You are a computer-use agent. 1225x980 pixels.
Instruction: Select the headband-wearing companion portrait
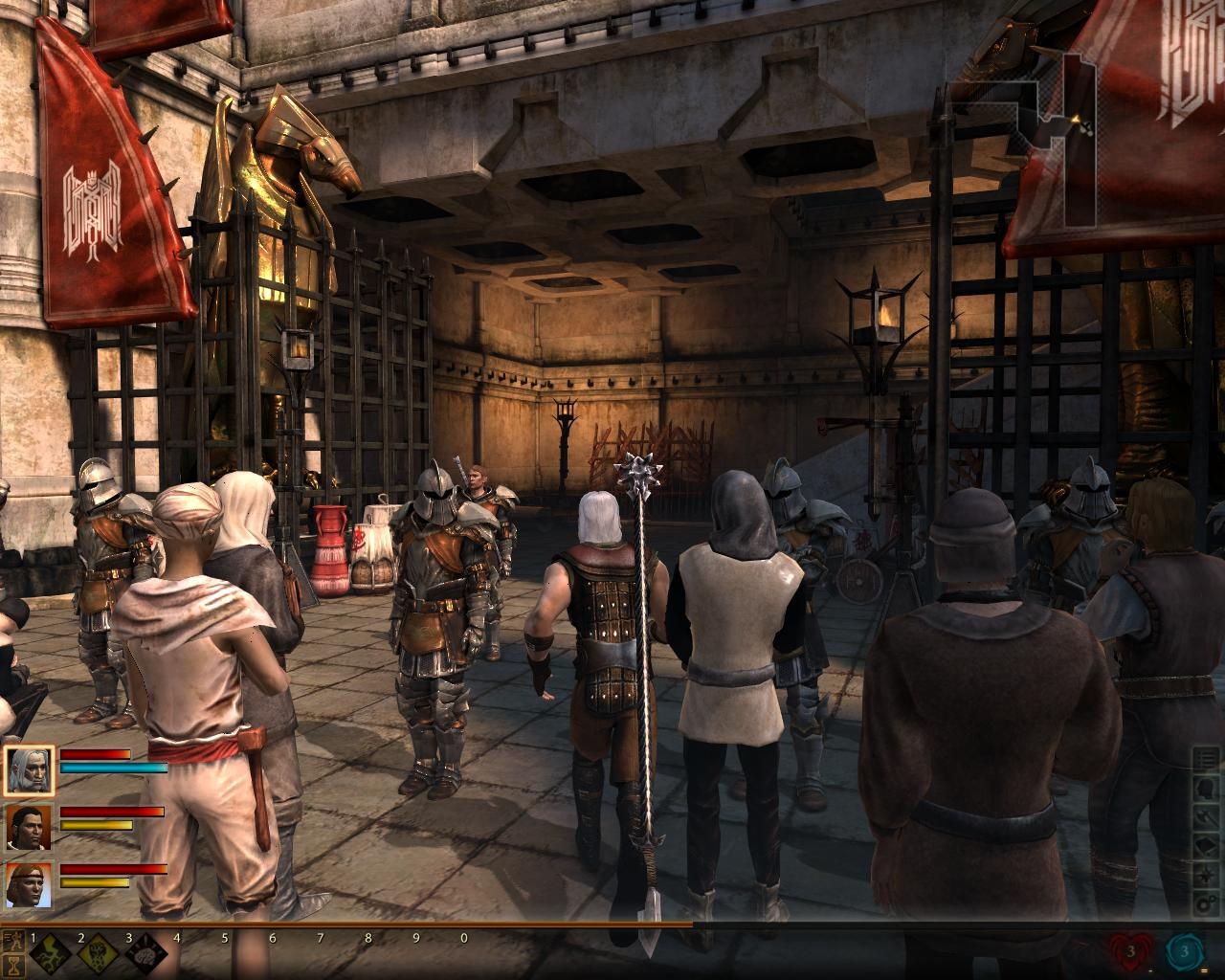[30, 885]
